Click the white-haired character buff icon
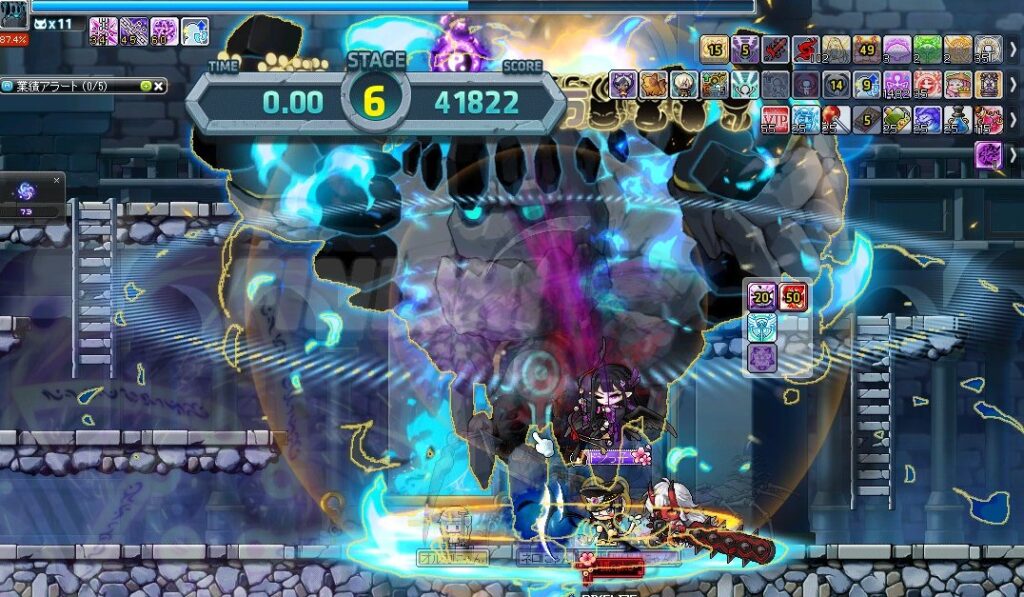 pyautogui.click(x=684, y=84)
